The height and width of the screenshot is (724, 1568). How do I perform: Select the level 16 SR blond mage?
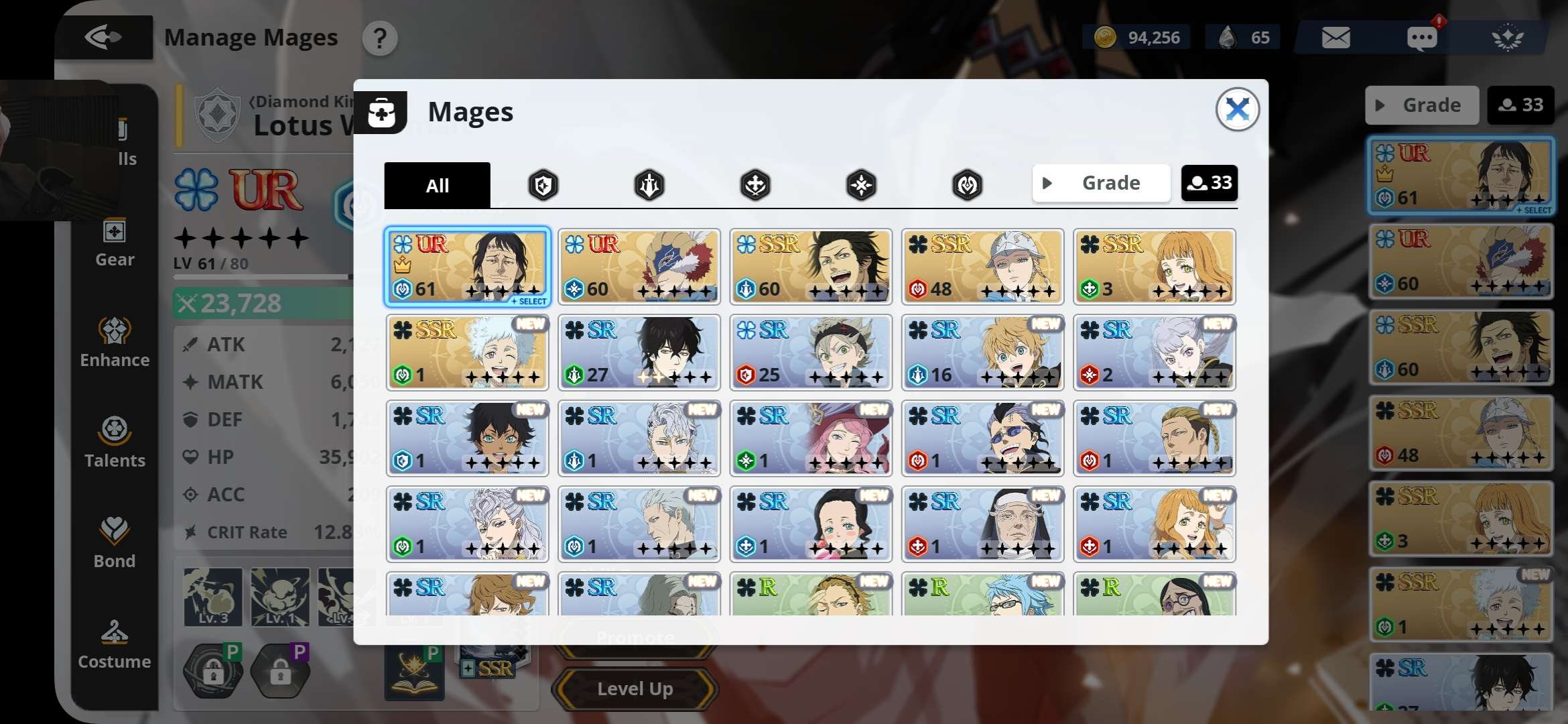pyautogui.click(x=982, y=353)
